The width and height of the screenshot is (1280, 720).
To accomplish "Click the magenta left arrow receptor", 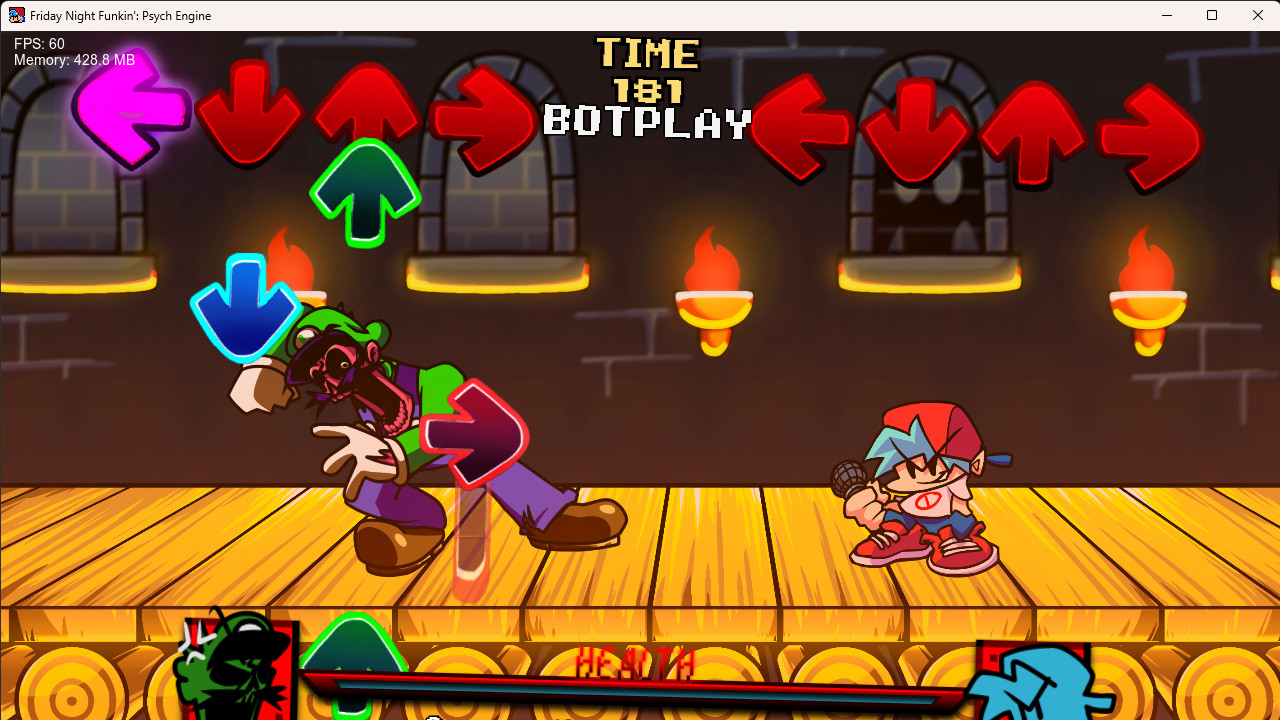I will pos(130,113).
